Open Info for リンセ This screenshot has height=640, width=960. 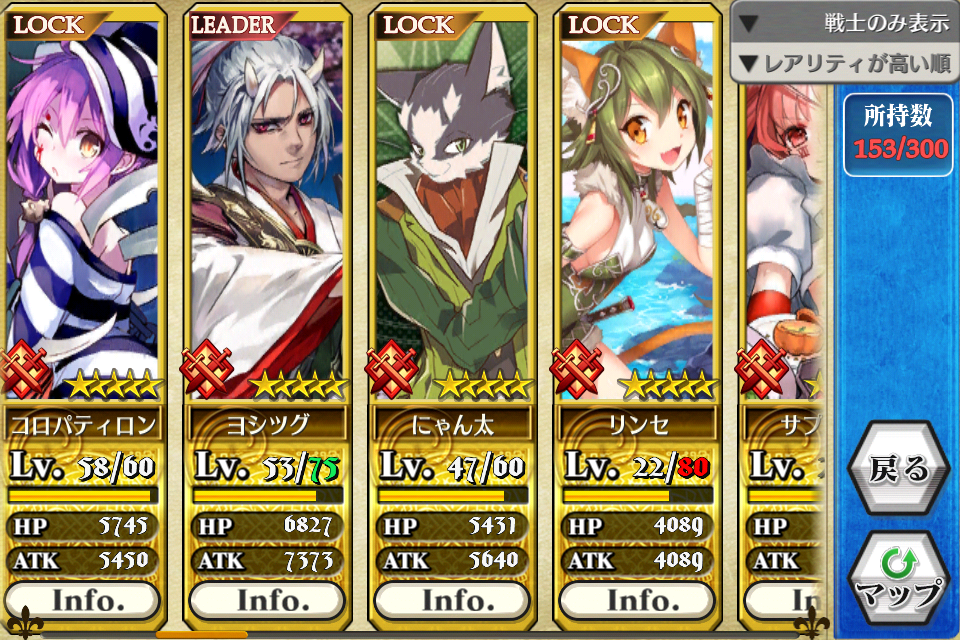click(637, 600)
